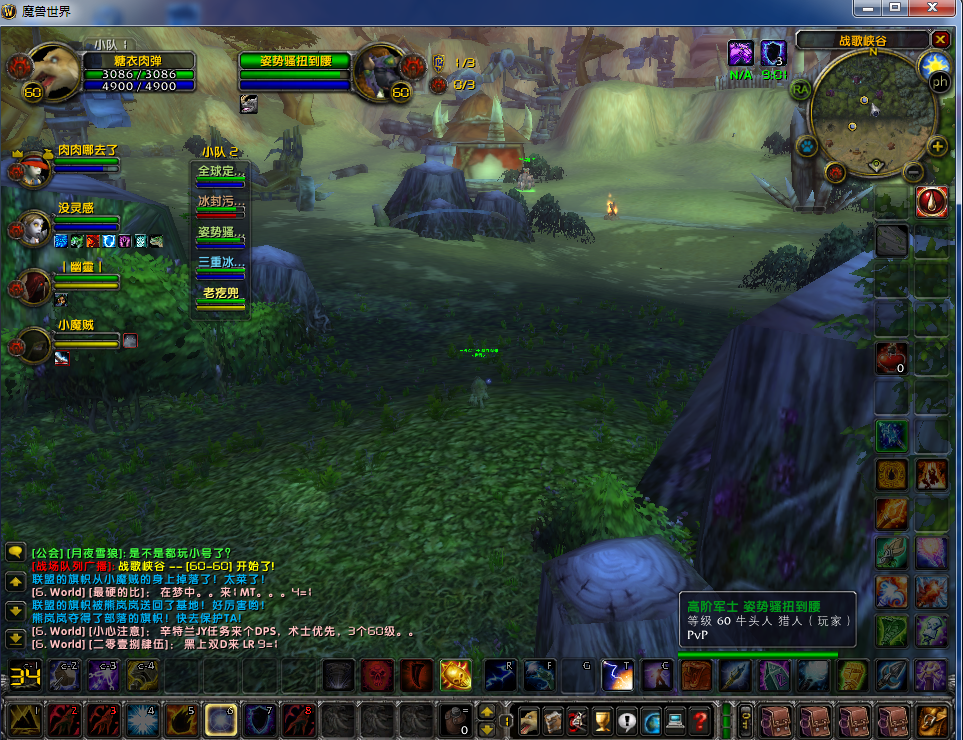963x740 pixels.
Task: Activate the highlighted ability in slot 6
Action: pos(220,719)
